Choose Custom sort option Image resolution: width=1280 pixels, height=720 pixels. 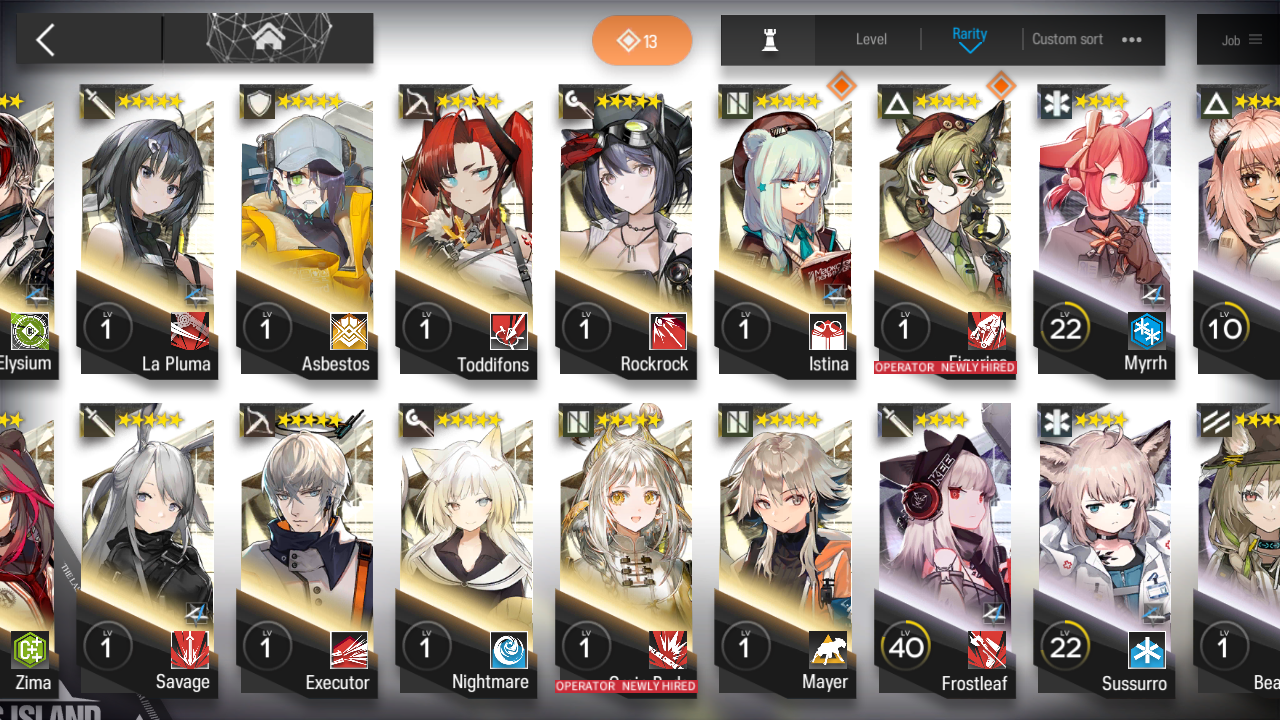point(1067,40)
